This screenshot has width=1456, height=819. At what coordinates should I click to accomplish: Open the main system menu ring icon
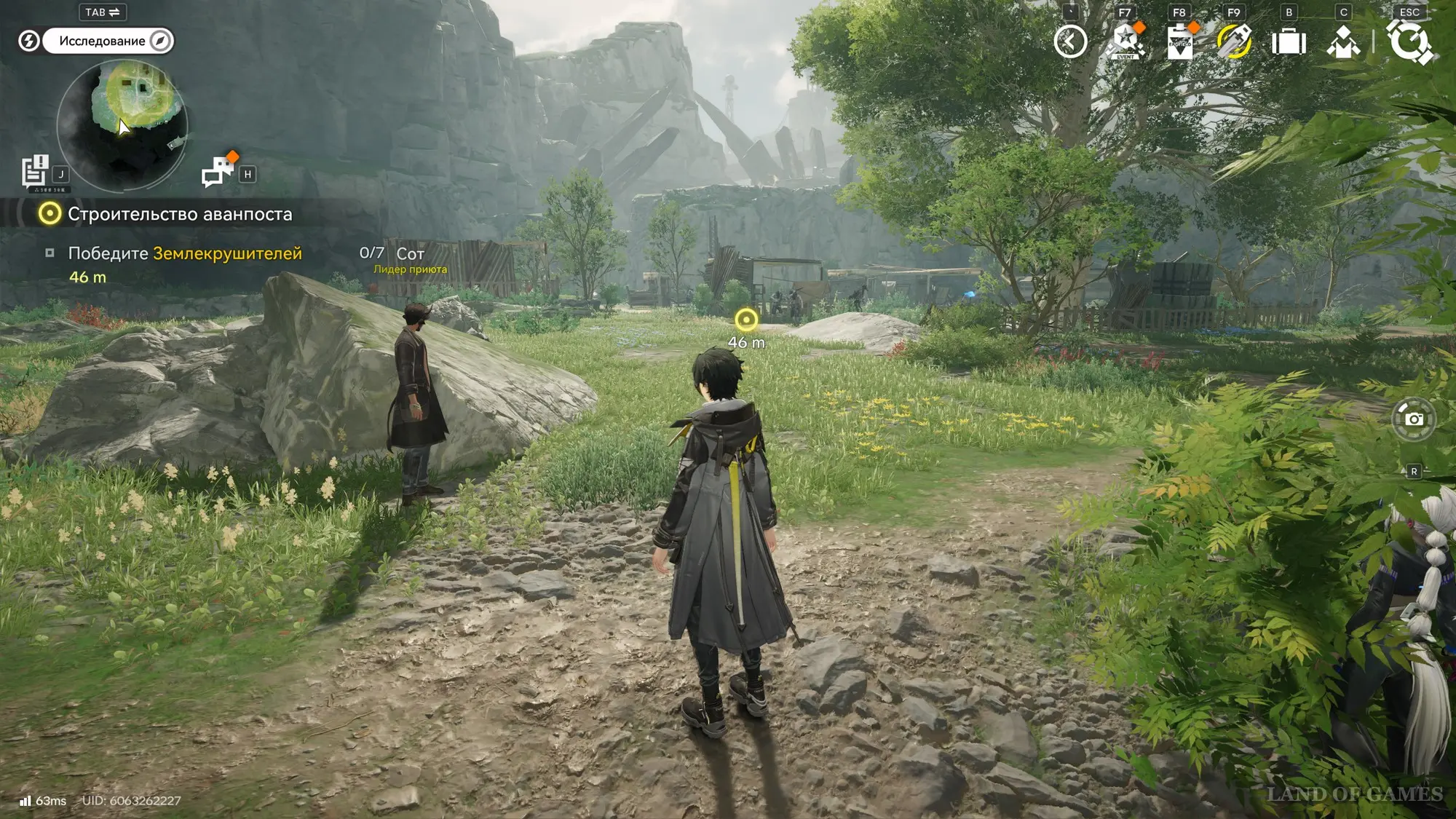pyautogui.click(x=1409, y=41)
